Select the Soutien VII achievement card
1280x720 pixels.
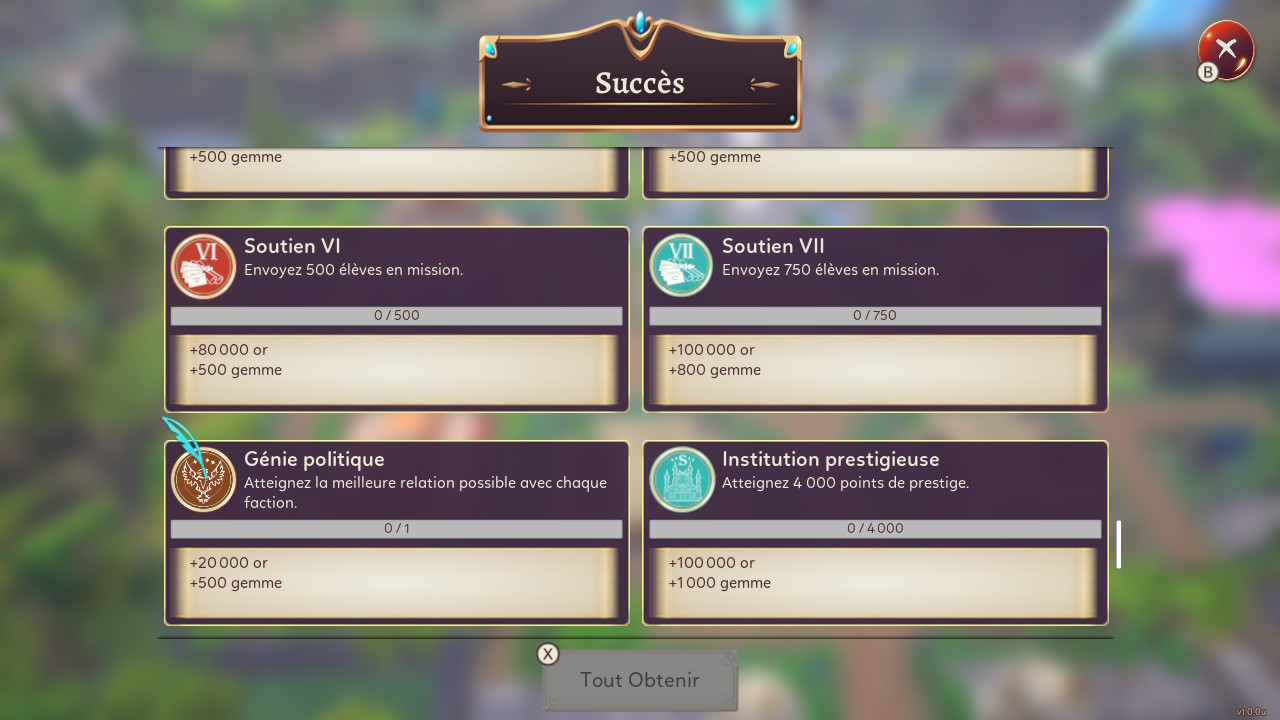[x=874, y=319]
